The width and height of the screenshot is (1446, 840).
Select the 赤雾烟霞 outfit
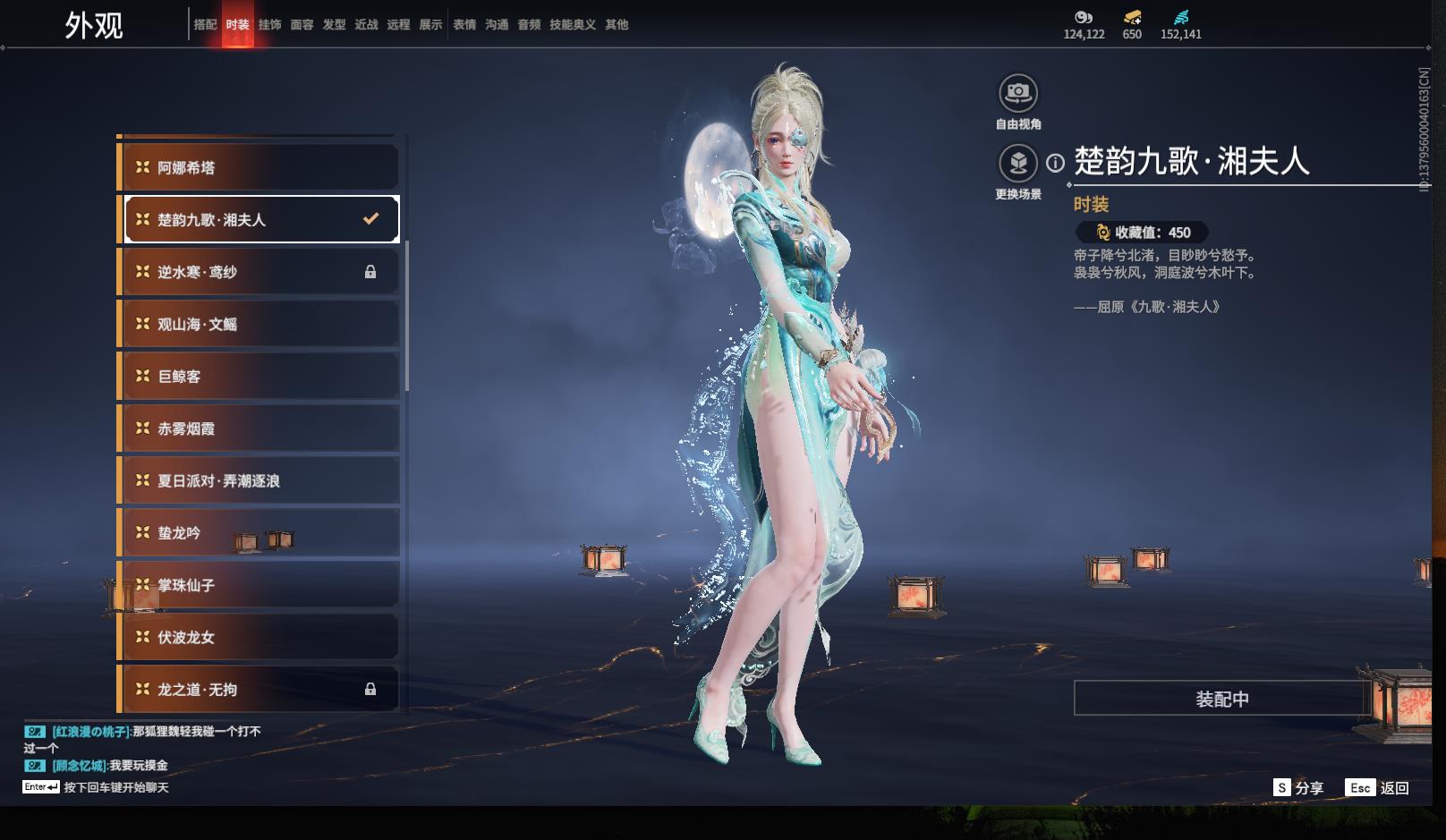[259, 428]
